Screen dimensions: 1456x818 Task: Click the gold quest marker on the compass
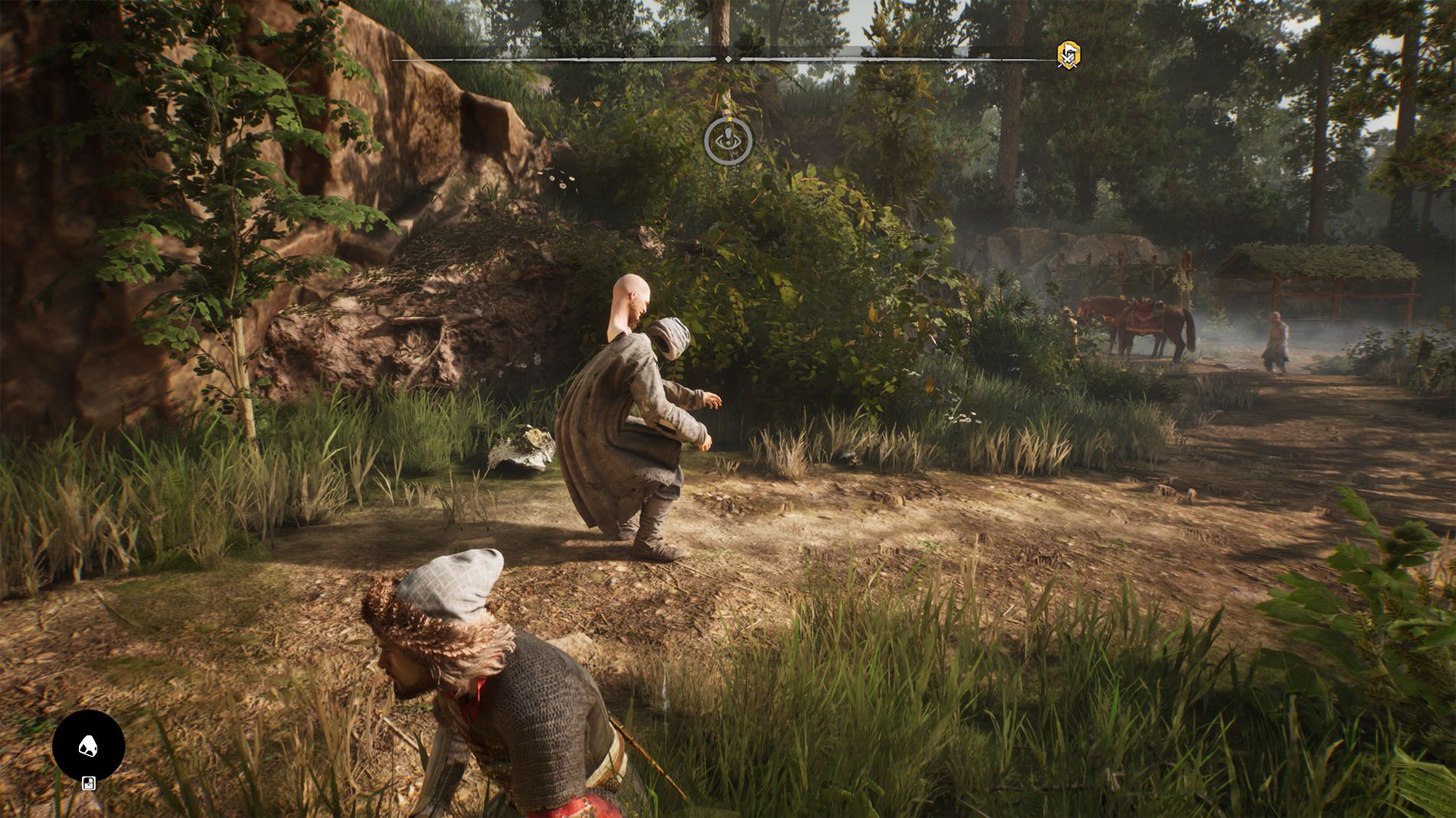tap(1068, 54)
